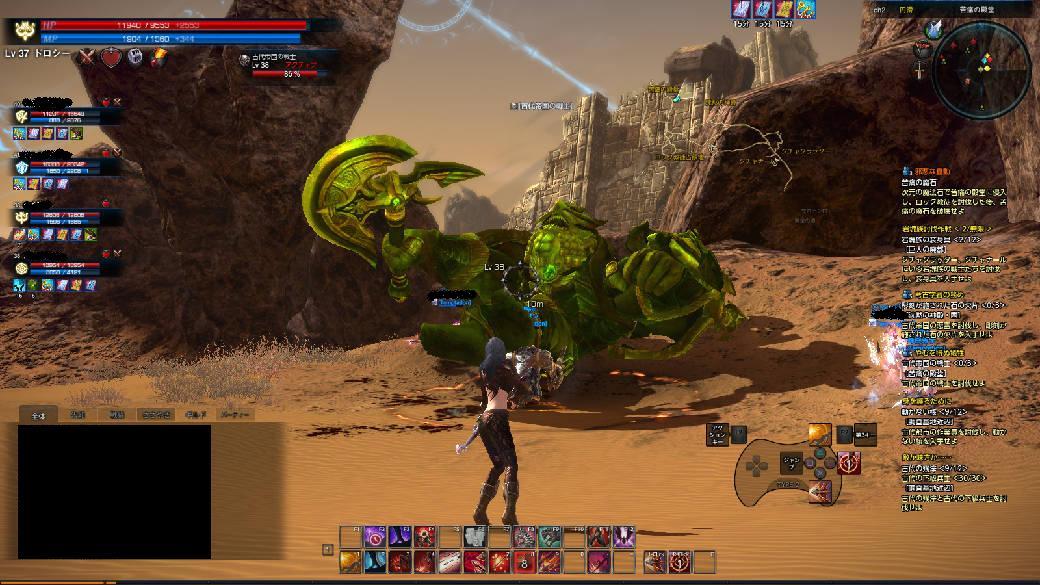
Task: Click the sword icon beside the minimap
Action: (920, 70)
